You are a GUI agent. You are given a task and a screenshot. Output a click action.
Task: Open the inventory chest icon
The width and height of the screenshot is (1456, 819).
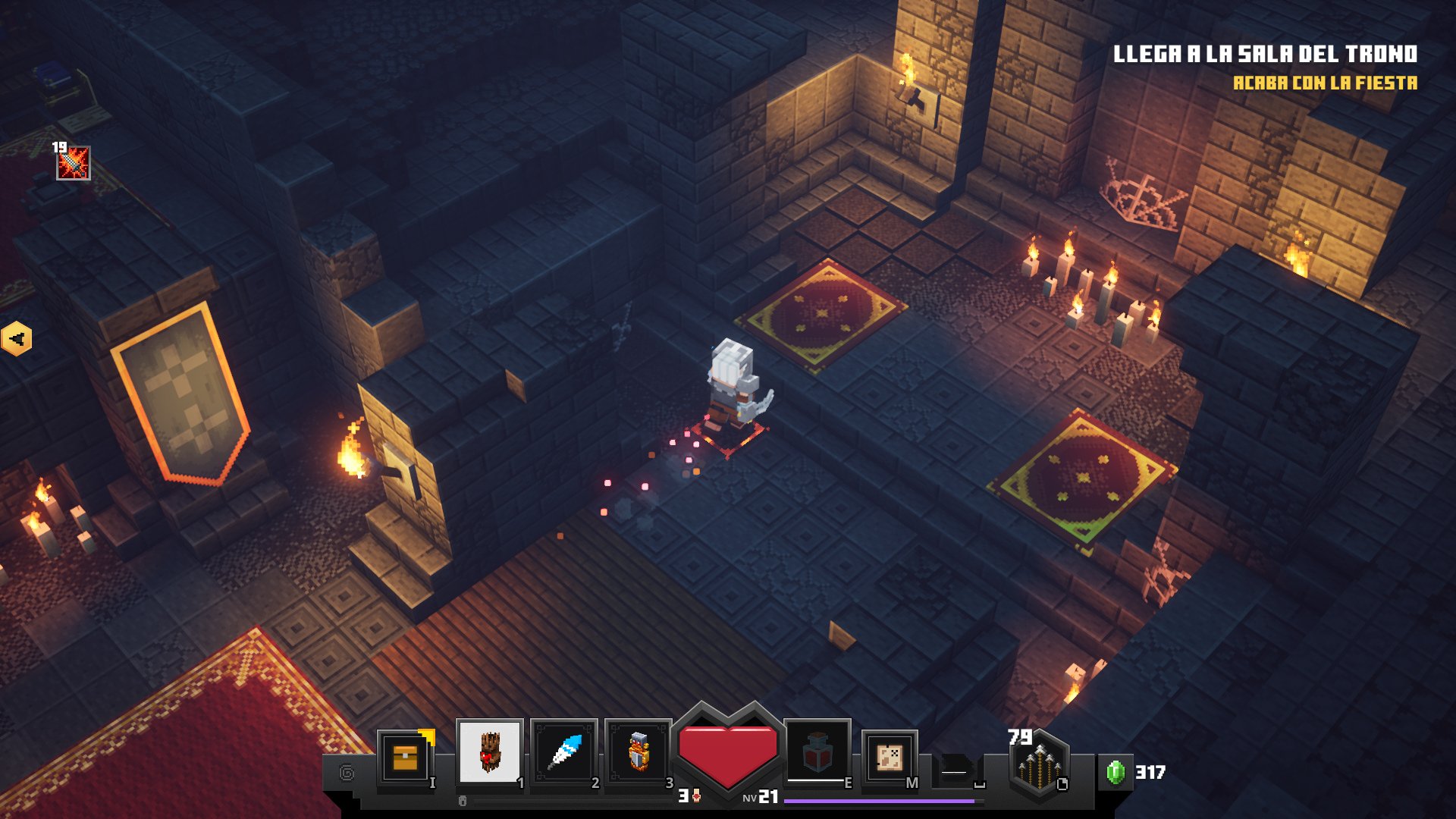click(x=405, y=757)
